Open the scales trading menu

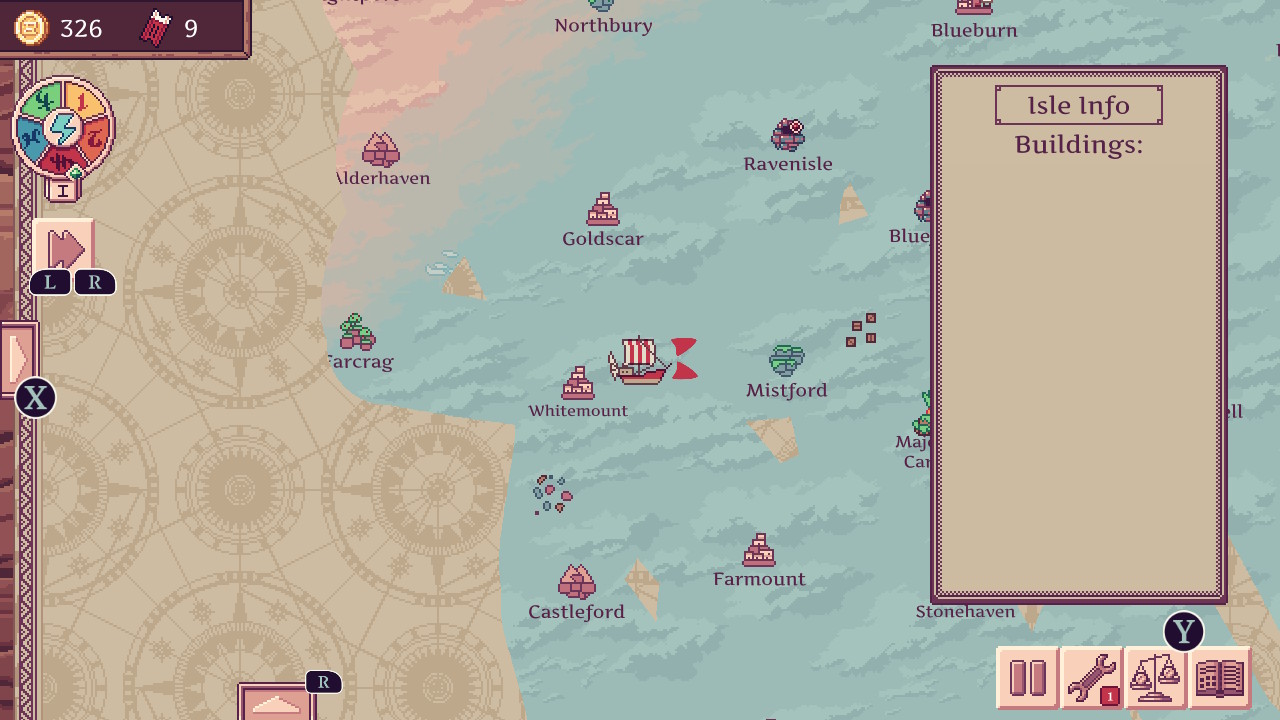1154,675
